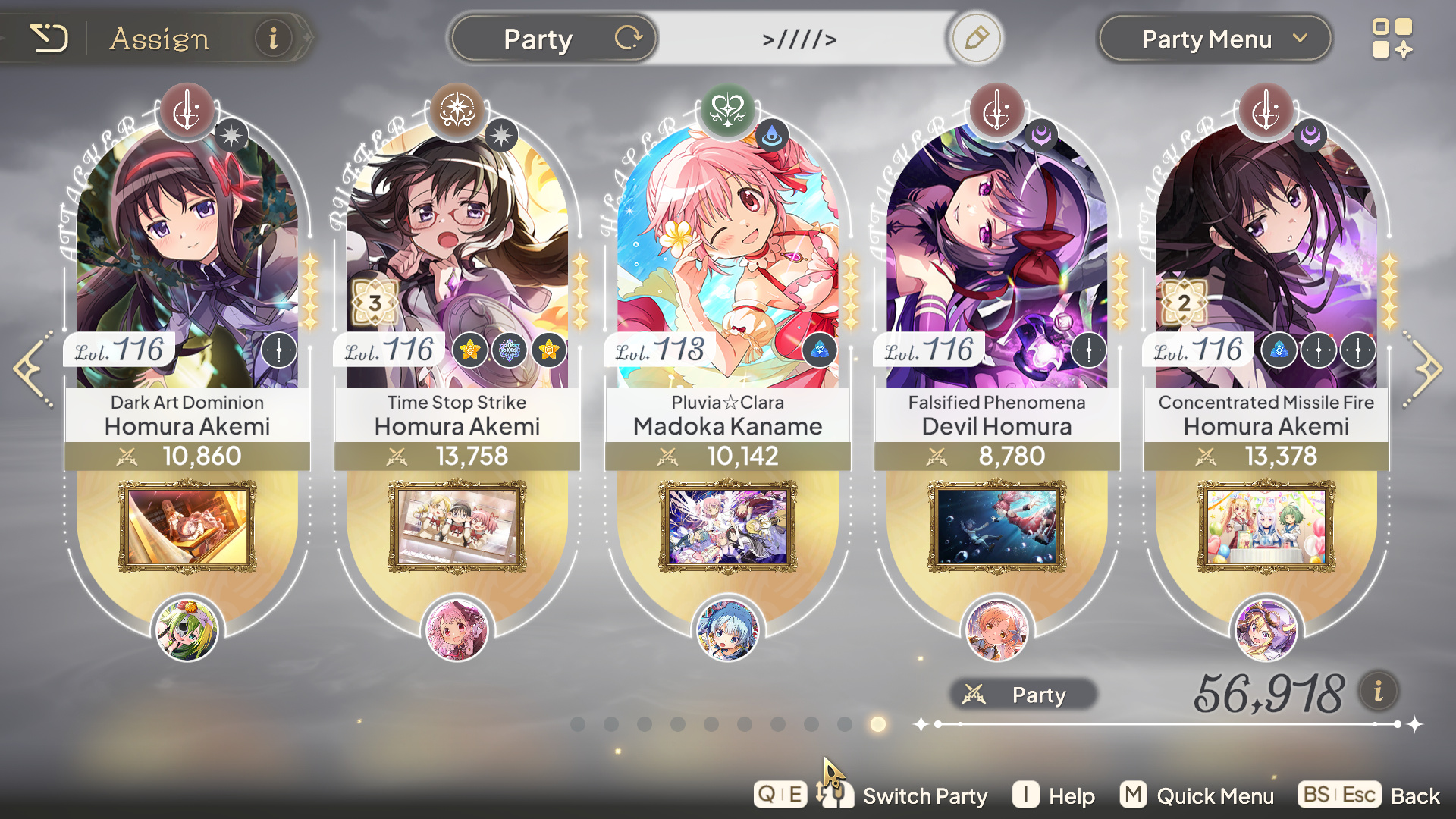Edit the party name with the pencil

coord(976,38)
